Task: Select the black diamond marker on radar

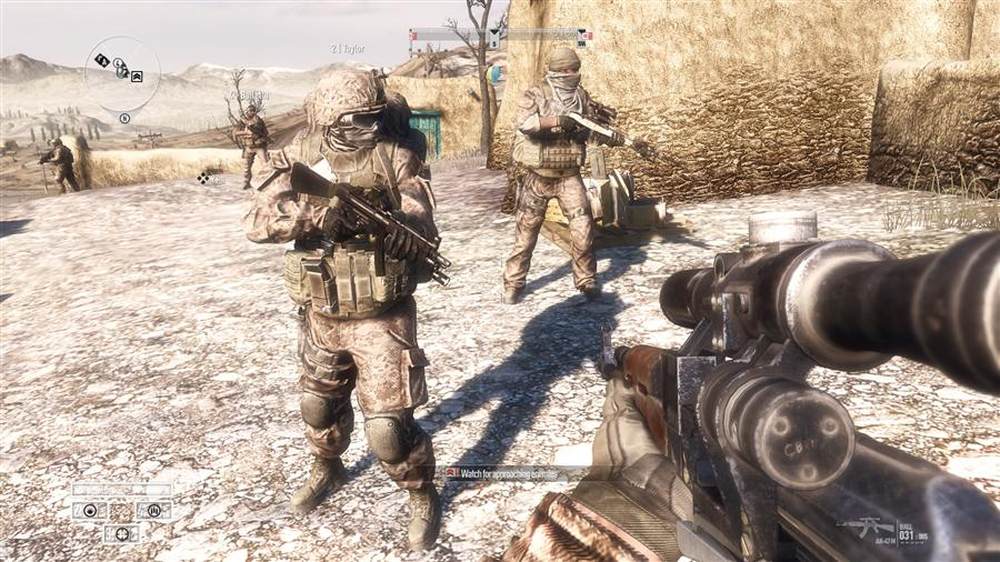Action: [102, 60]
